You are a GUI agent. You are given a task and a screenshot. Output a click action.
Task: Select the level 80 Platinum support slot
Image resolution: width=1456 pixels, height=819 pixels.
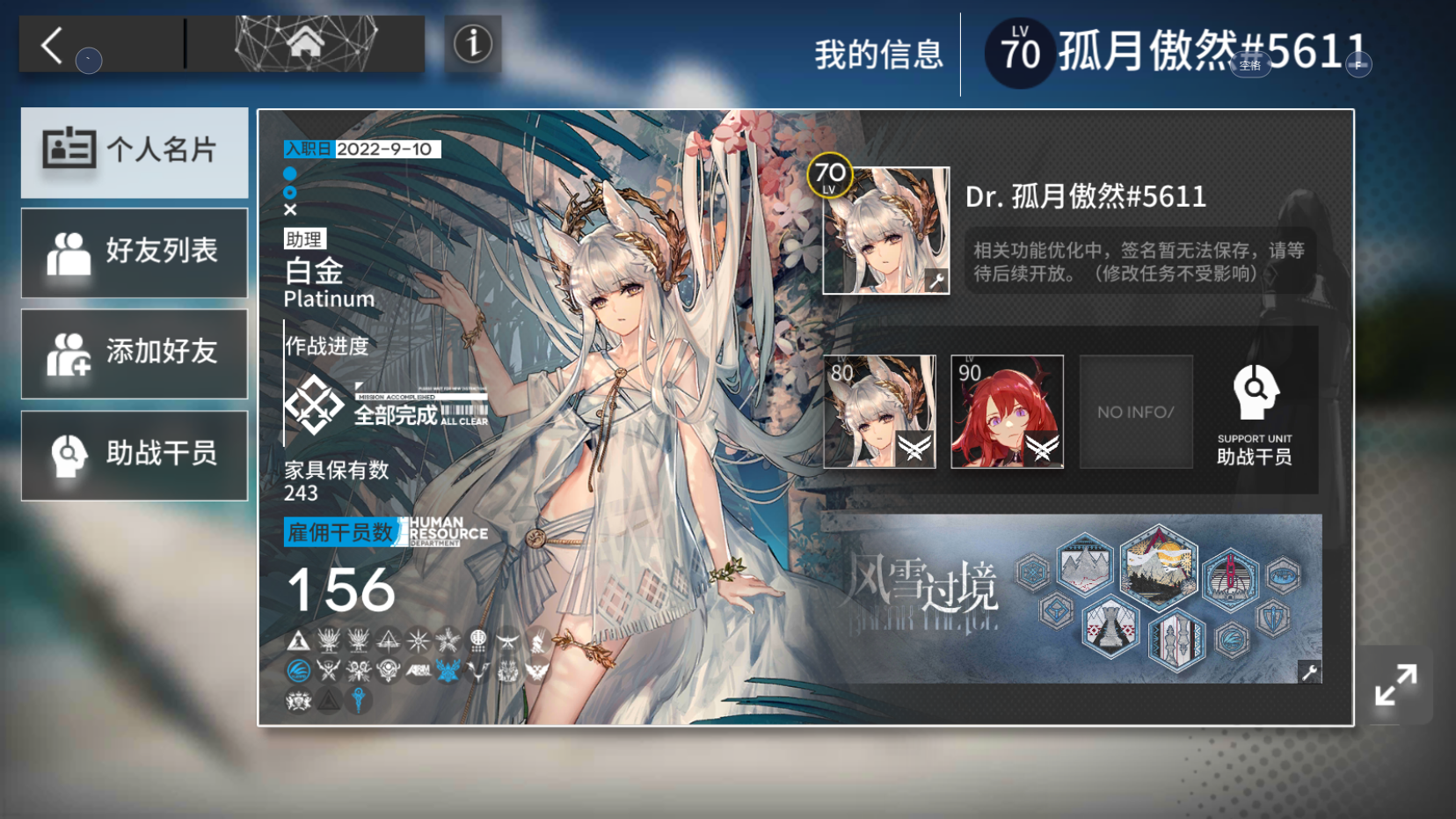(879, 412)
